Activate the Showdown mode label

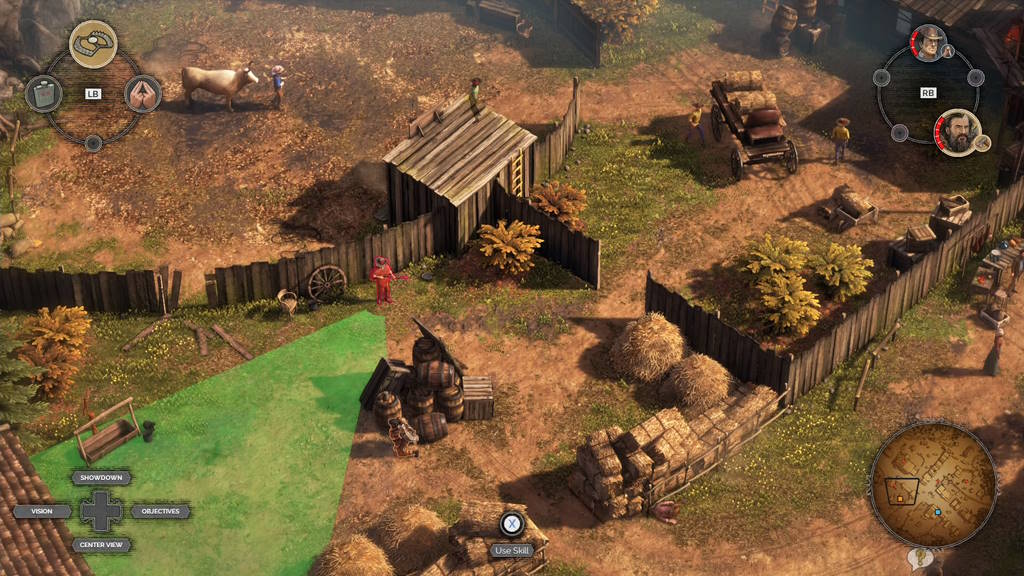[x=101, y=478]
